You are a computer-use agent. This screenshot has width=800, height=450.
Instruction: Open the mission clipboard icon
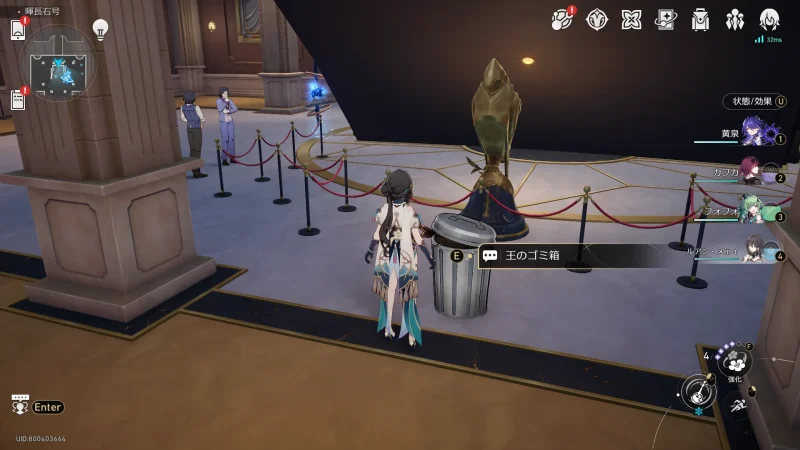pos(18,99)
